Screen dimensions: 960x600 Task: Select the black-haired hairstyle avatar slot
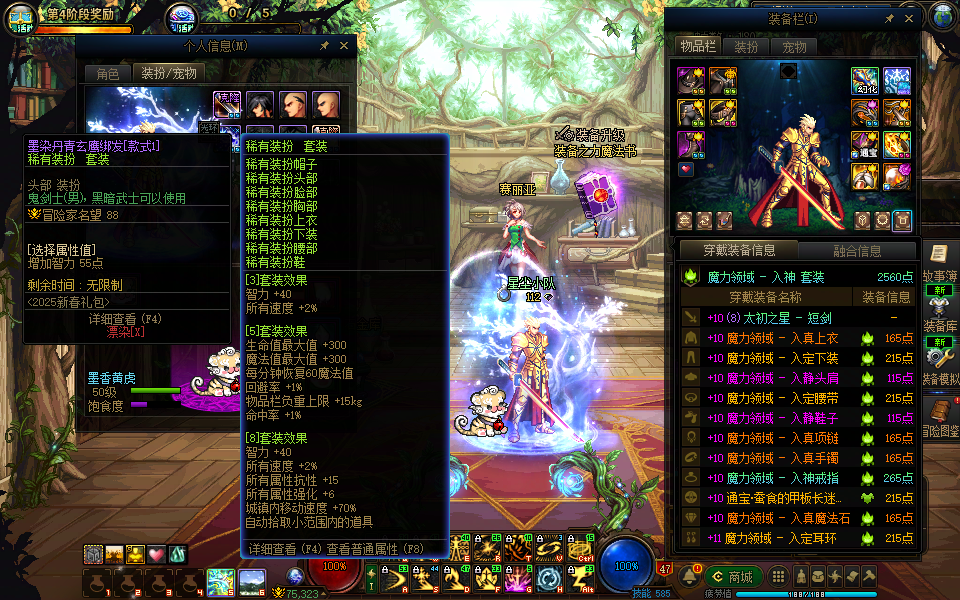click(260, 105)
